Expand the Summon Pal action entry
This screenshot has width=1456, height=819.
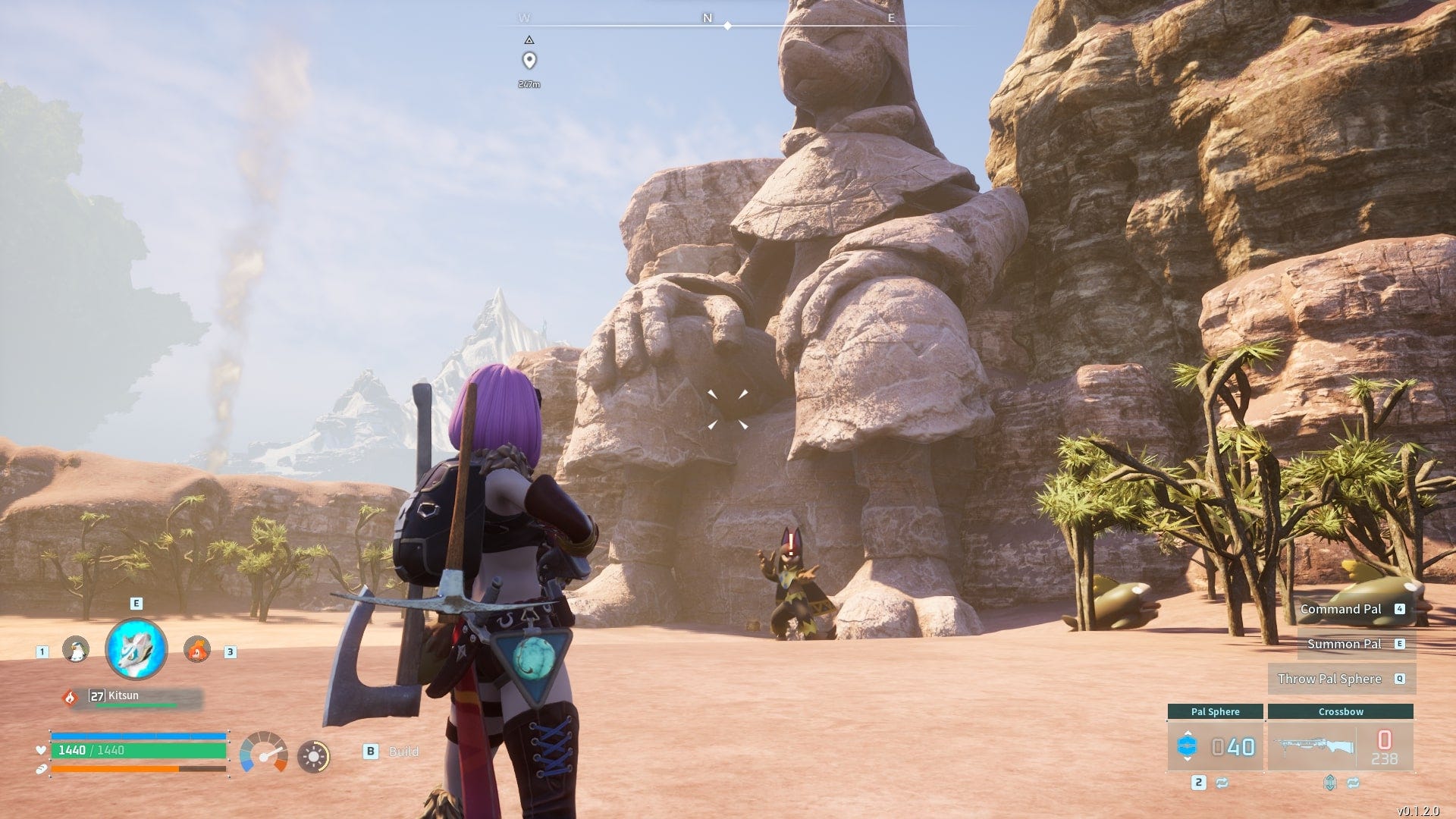(x=1345, y=644)
